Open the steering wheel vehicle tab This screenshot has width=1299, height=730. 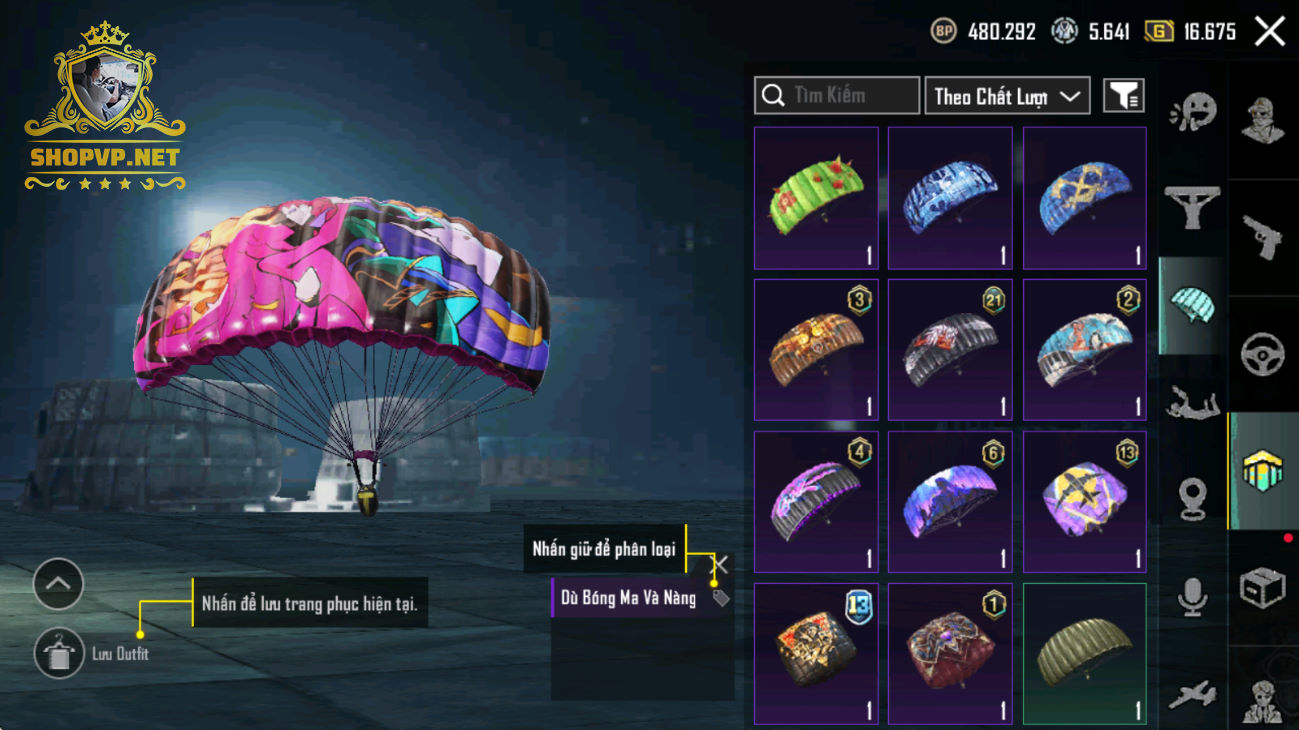[x=1262, y=354]
